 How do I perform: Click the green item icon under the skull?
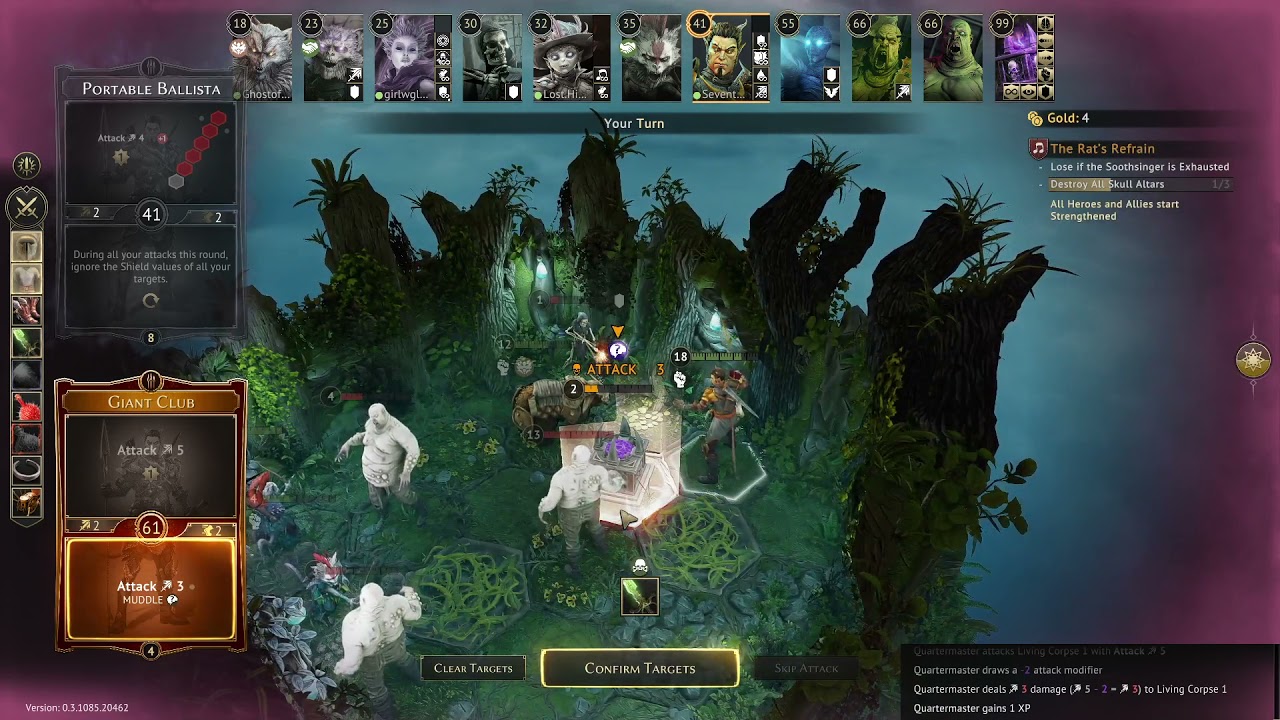click(640, 596)
